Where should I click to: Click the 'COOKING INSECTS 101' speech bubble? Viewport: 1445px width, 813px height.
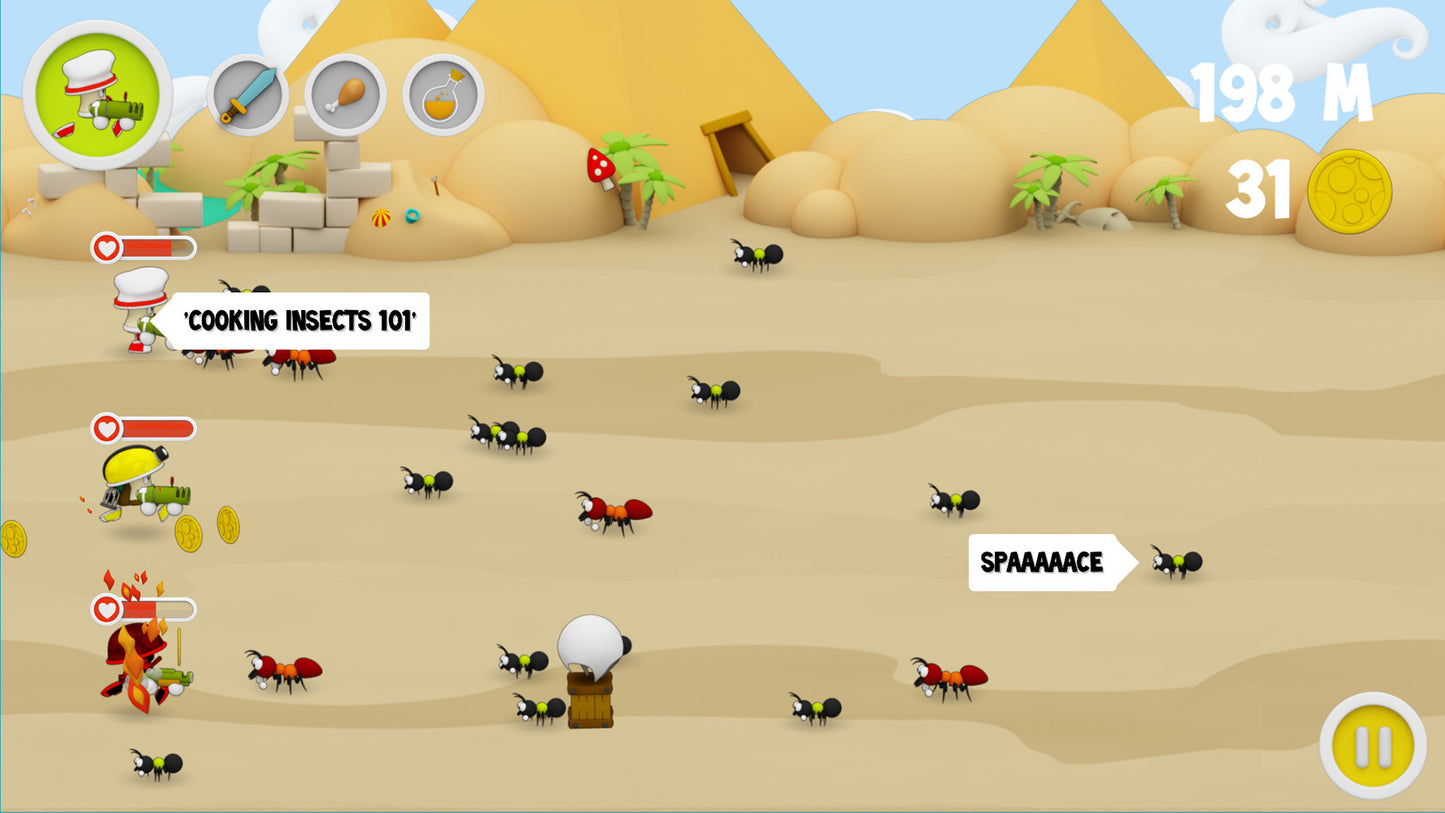(300, 321)
